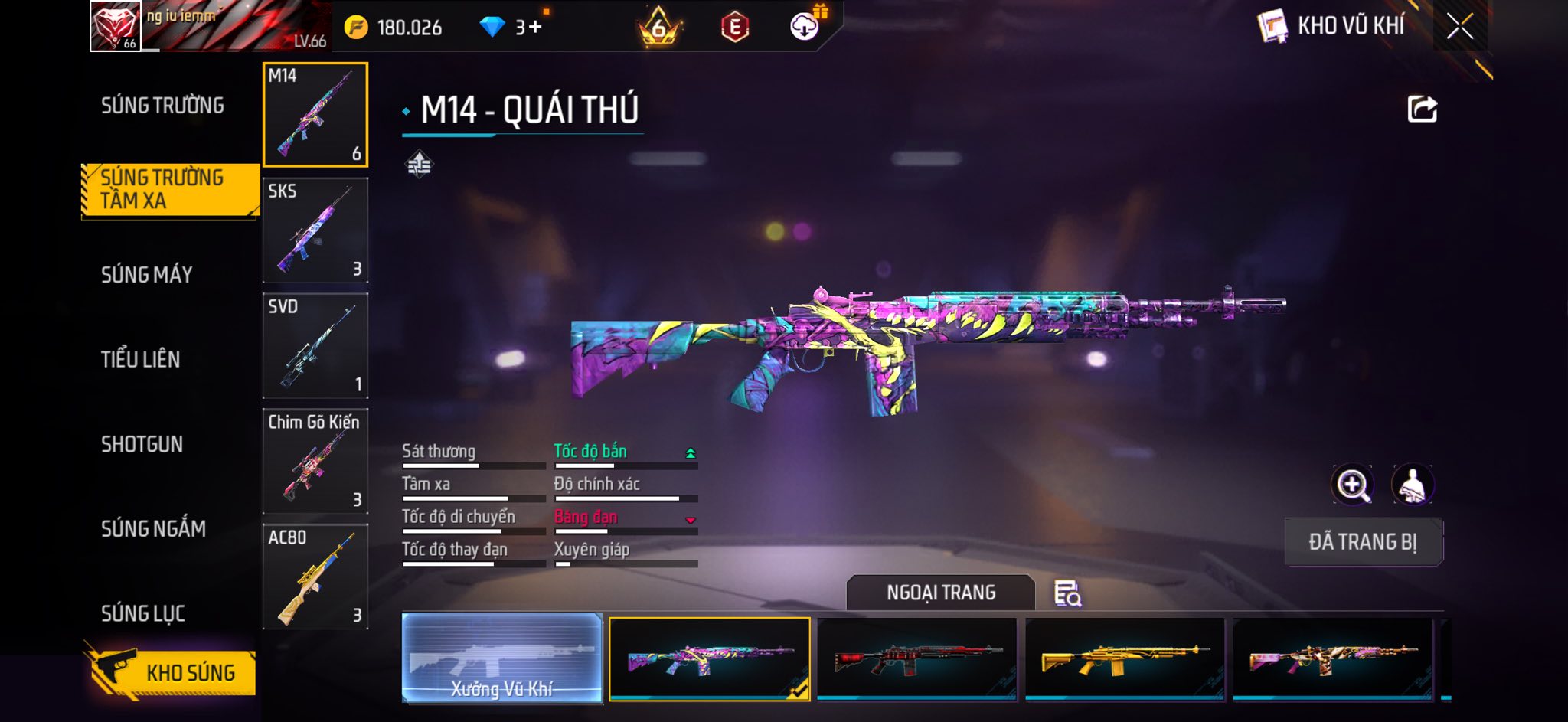The width and height of the screenshot is (1568, 722).
Task: Click the Đã Trang Bị button
Action: tap(1363, 542)
